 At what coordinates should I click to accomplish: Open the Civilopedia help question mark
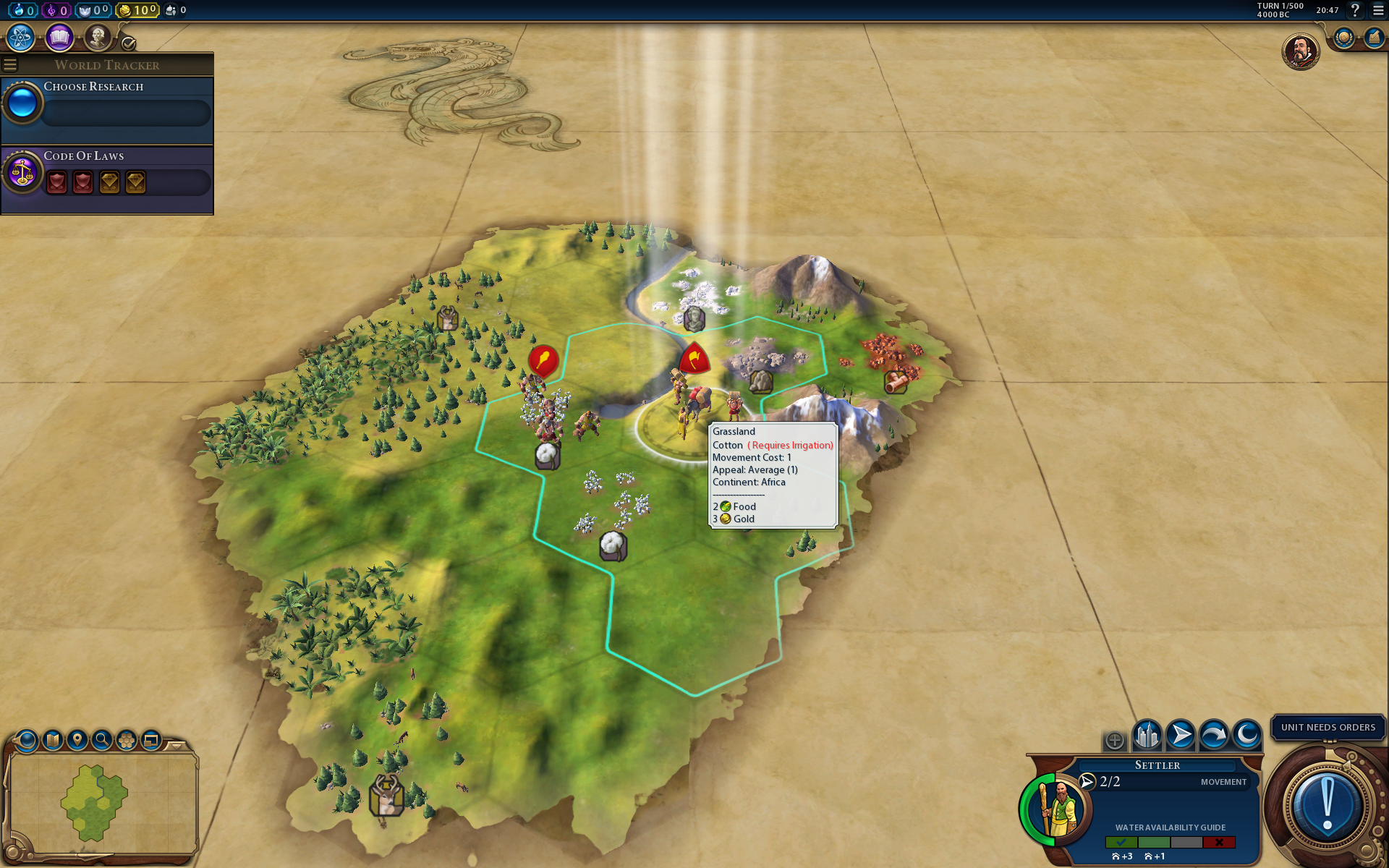tap(1355, 10)
